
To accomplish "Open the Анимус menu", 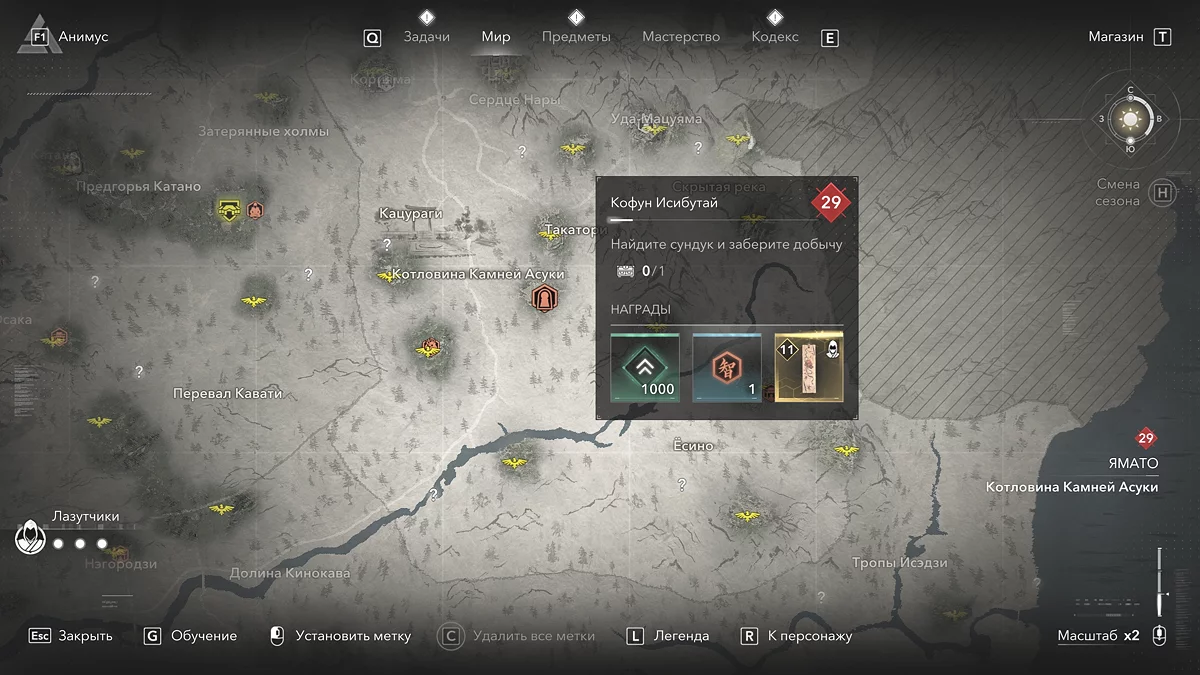I will point(83,37).
